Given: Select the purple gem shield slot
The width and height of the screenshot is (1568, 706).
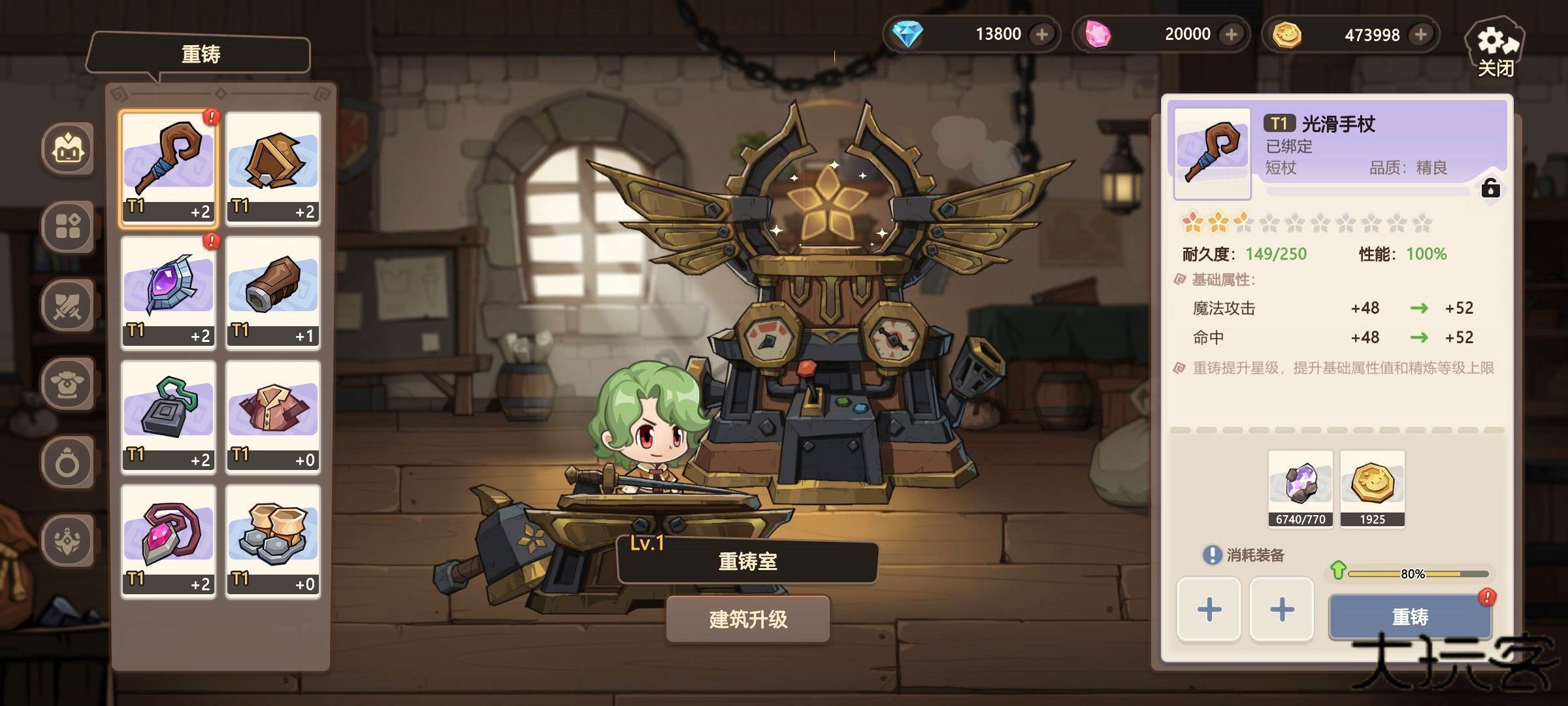Looking at the screenshot, I should [169, 292].
